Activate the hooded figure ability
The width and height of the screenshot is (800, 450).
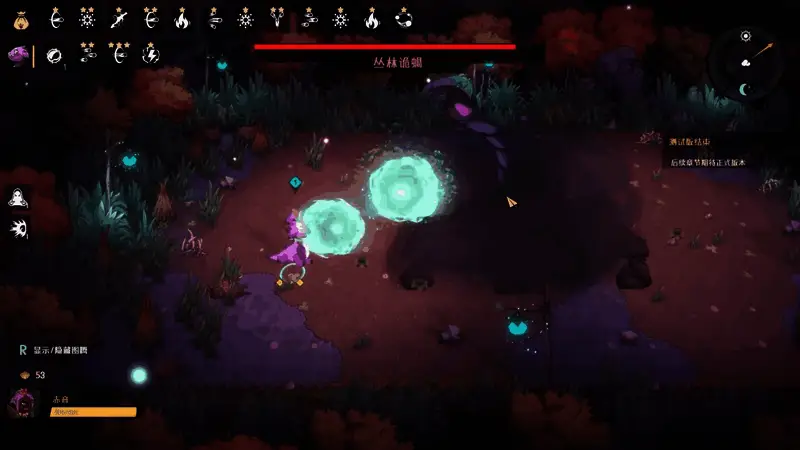coord(18,197)
